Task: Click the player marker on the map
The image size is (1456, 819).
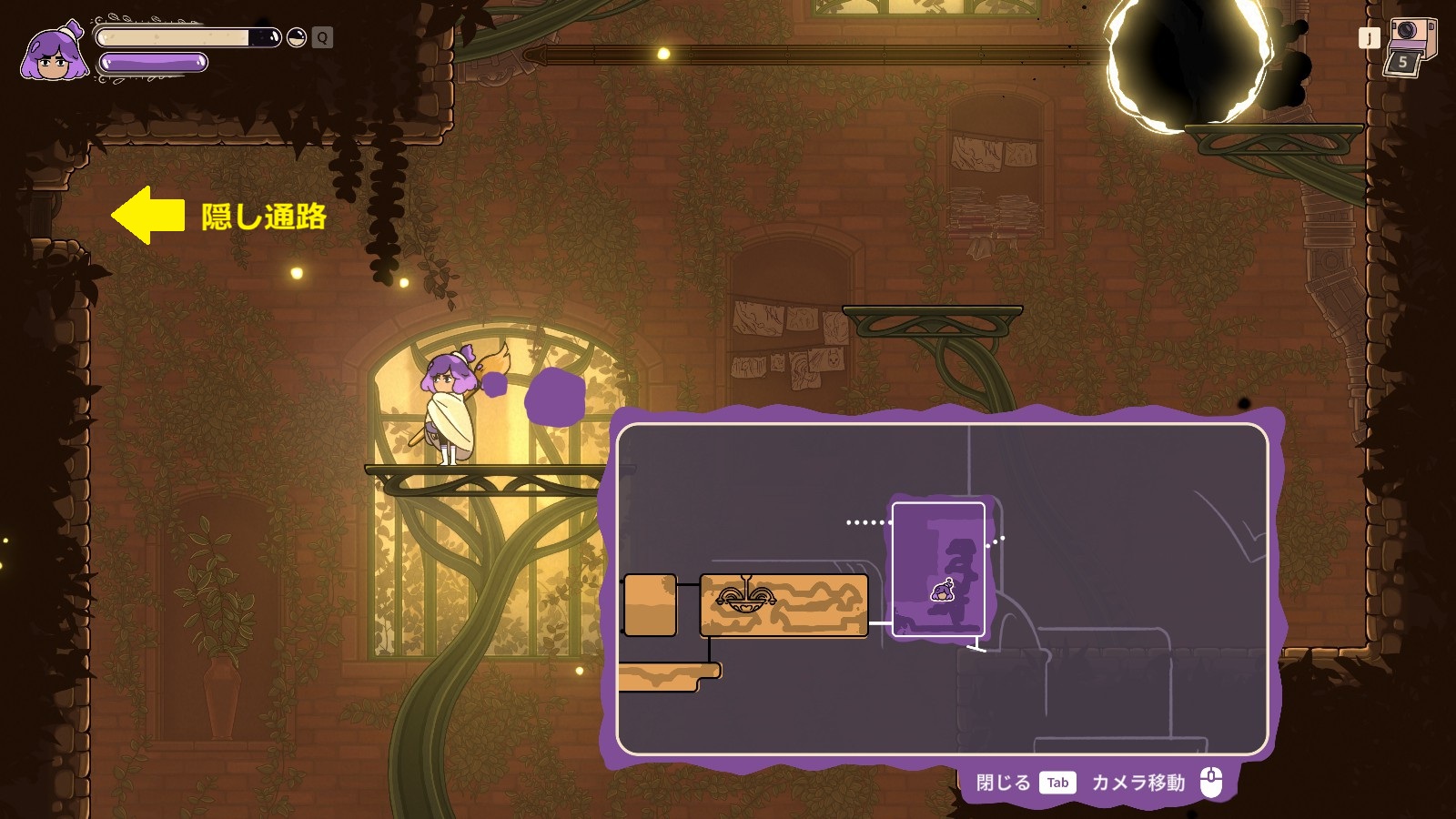Action: click(944, 591)
